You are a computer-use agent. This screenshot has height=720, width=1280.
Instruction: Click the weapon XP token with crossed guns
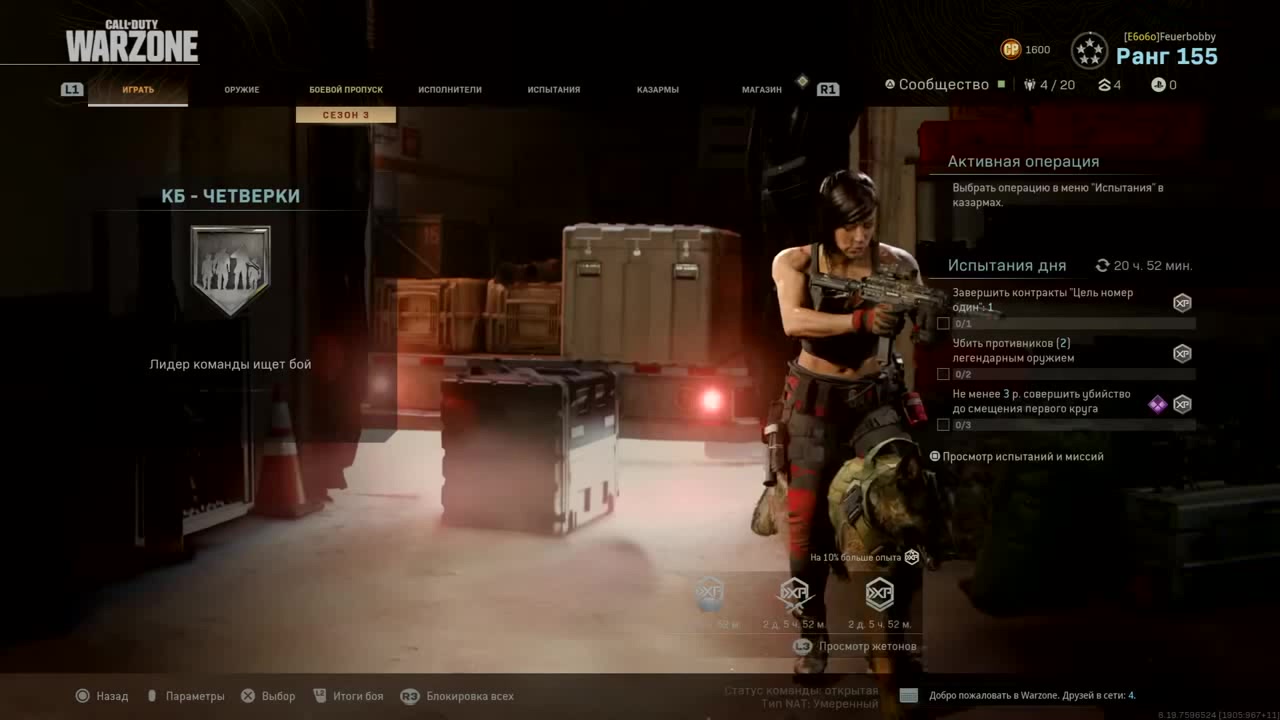[x=794, y=596]
